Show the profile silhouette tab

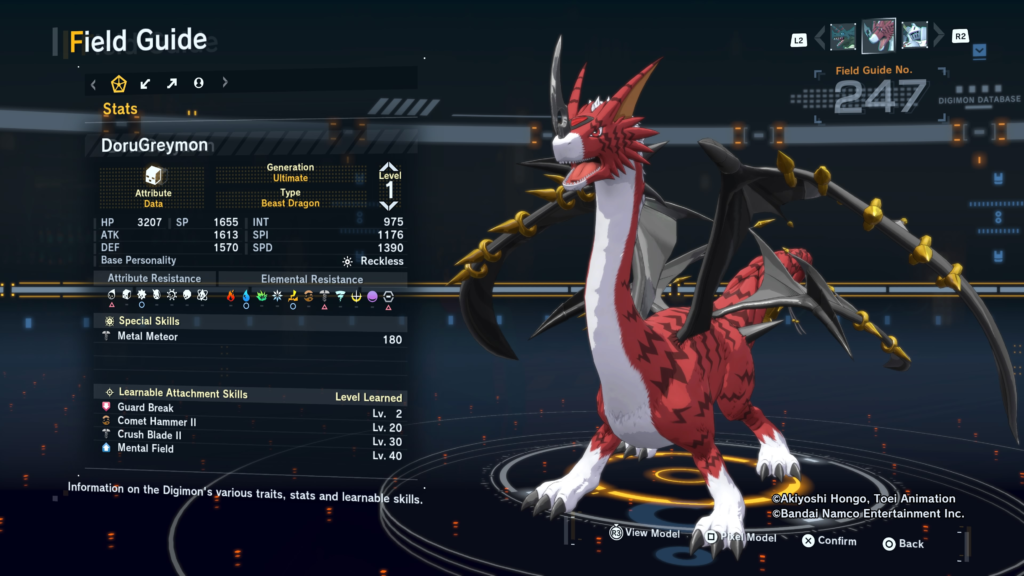click(198, 83)
